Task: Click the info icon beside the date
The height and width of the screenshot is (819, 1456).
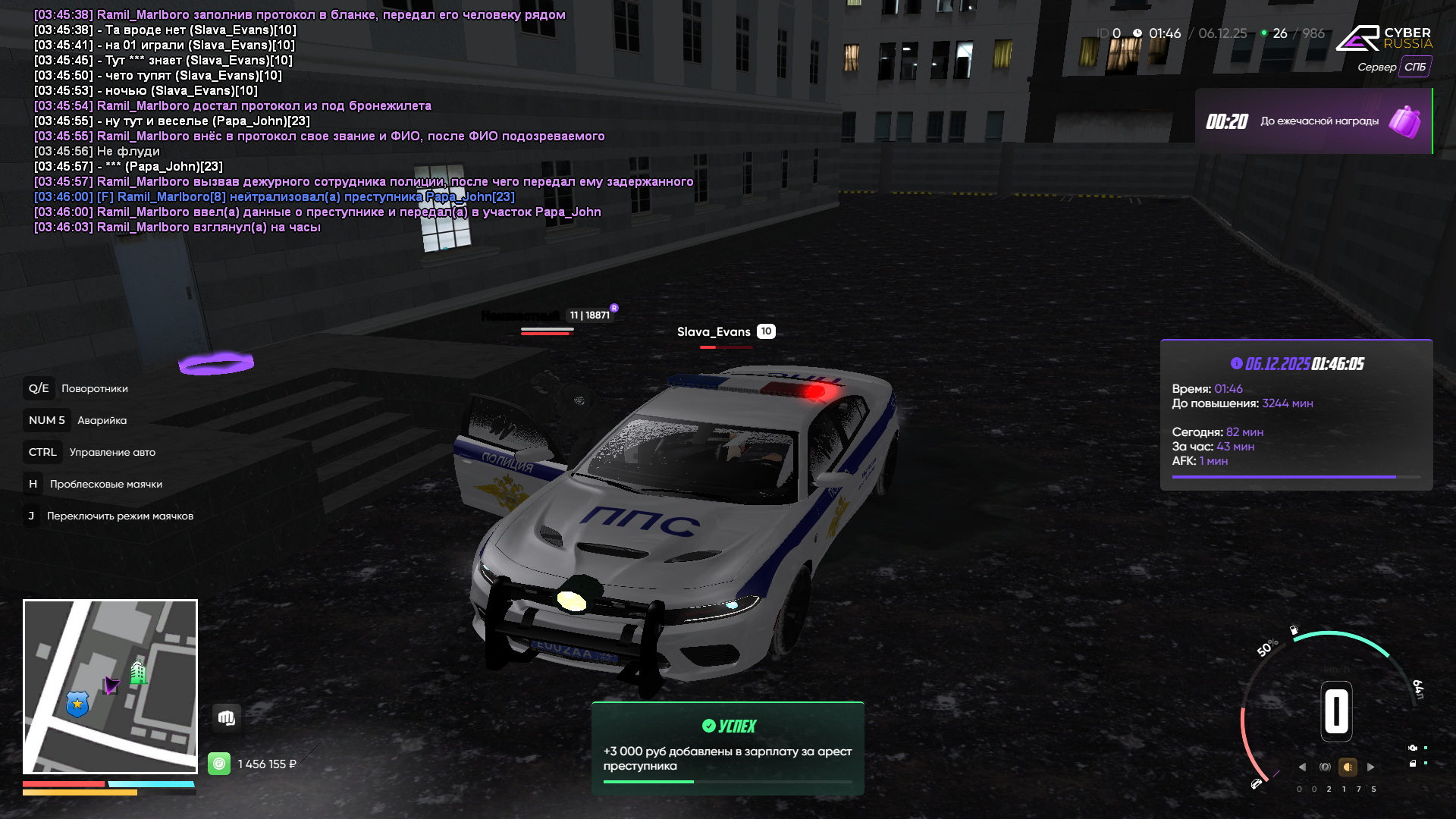Action: click(1236, 363)
